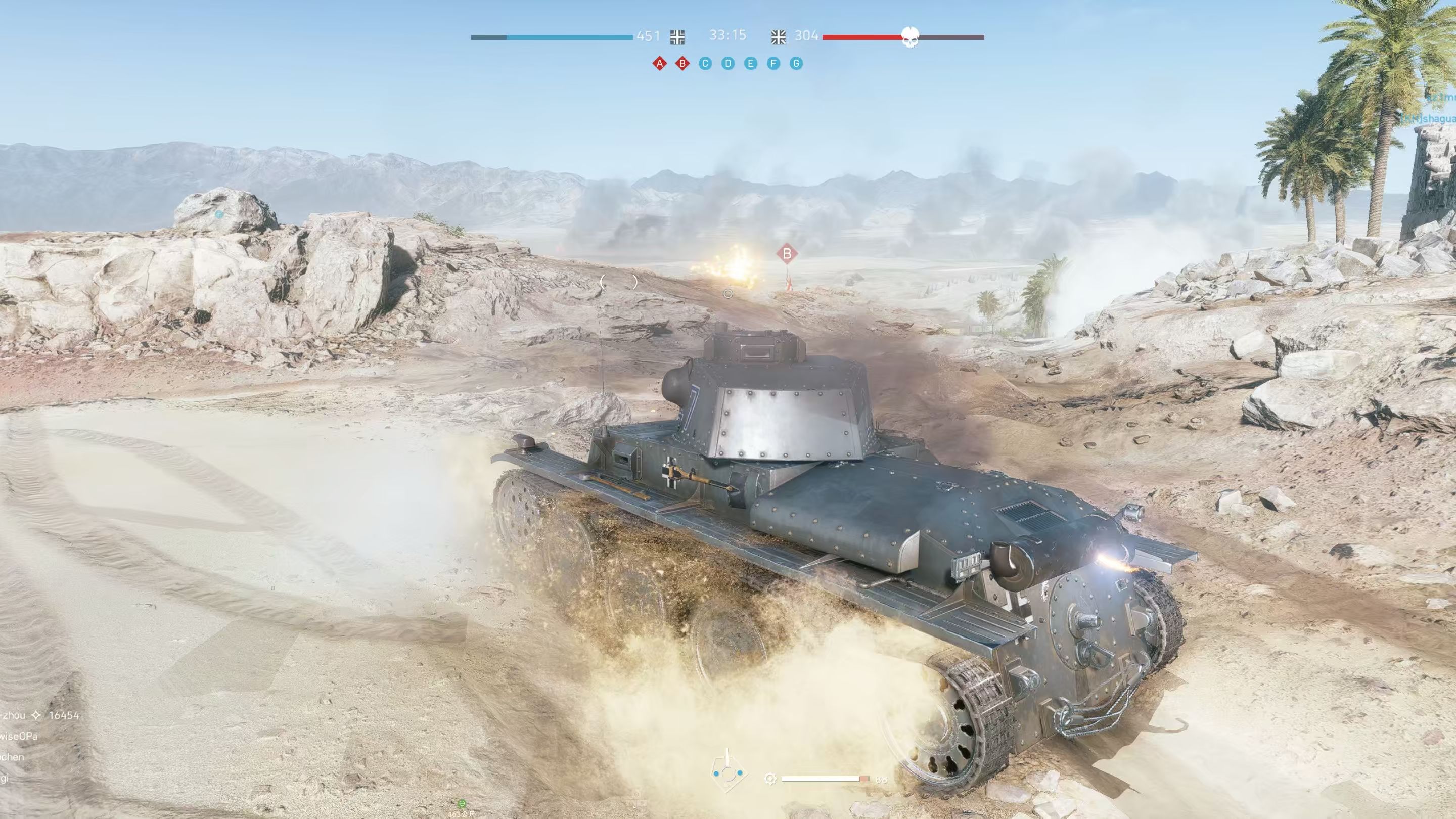Choose the blue objective C flag
Screen dimensions: 1456x819
coord(705,63)
